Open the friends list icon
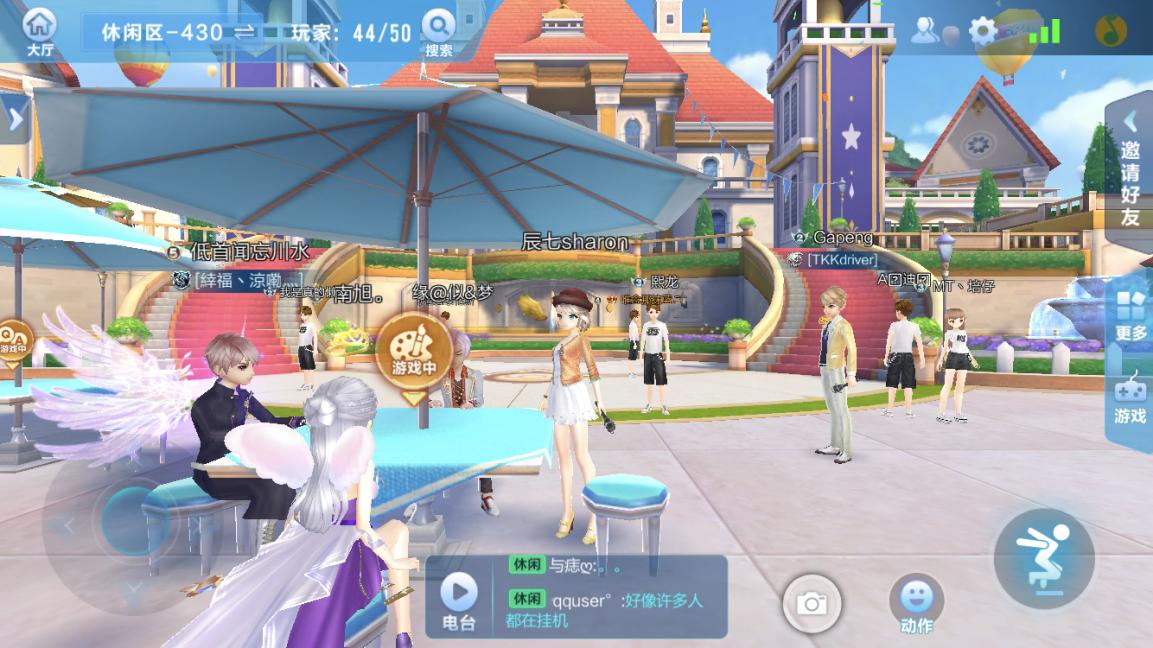The image size is (1153, 648). click(x=925, y=31)
